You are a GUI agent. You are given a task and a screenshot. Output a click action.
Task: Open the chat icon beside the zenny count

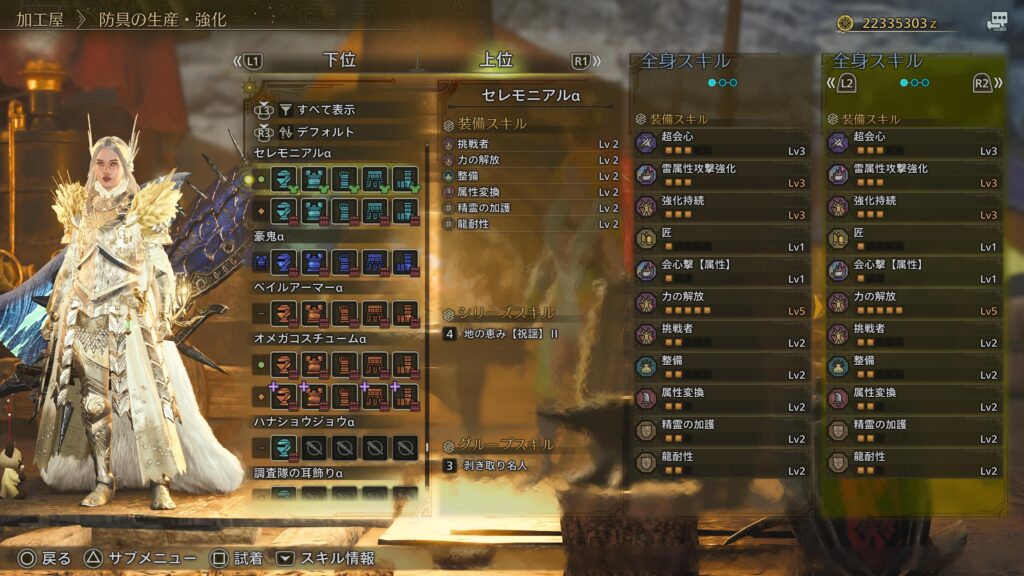pos(996,22)
